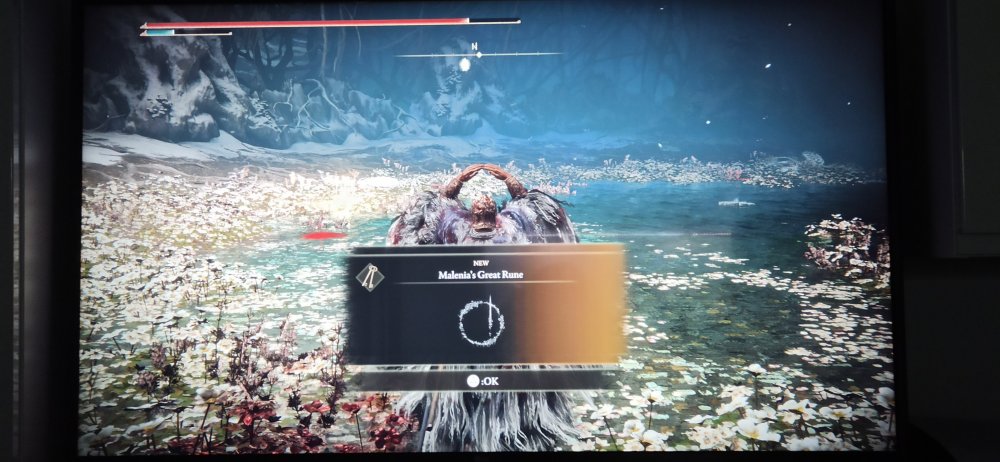Click the key item category icon

point(370,276)
